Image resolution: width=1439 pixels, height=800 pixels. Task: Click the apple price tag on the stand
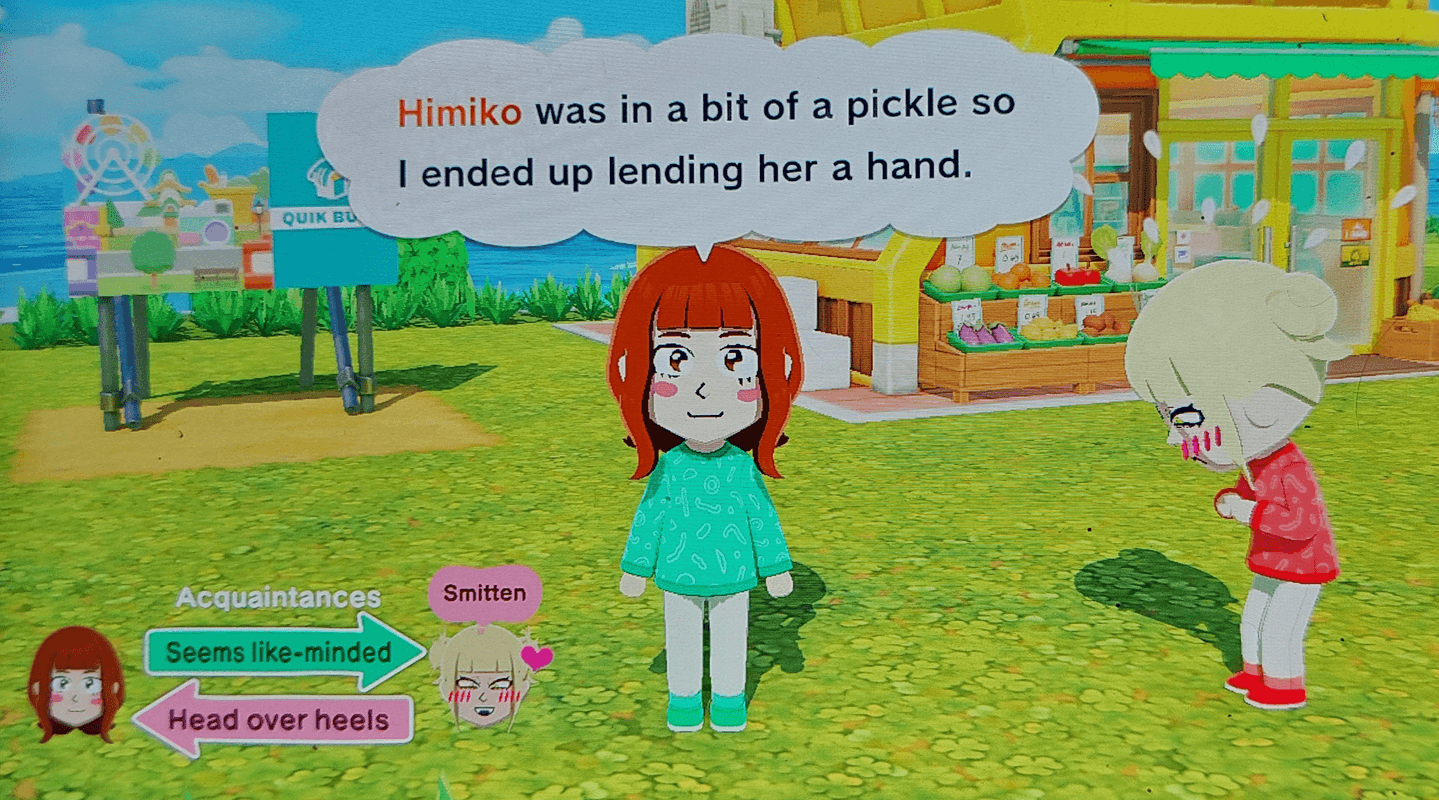(x=1063, y=249)
